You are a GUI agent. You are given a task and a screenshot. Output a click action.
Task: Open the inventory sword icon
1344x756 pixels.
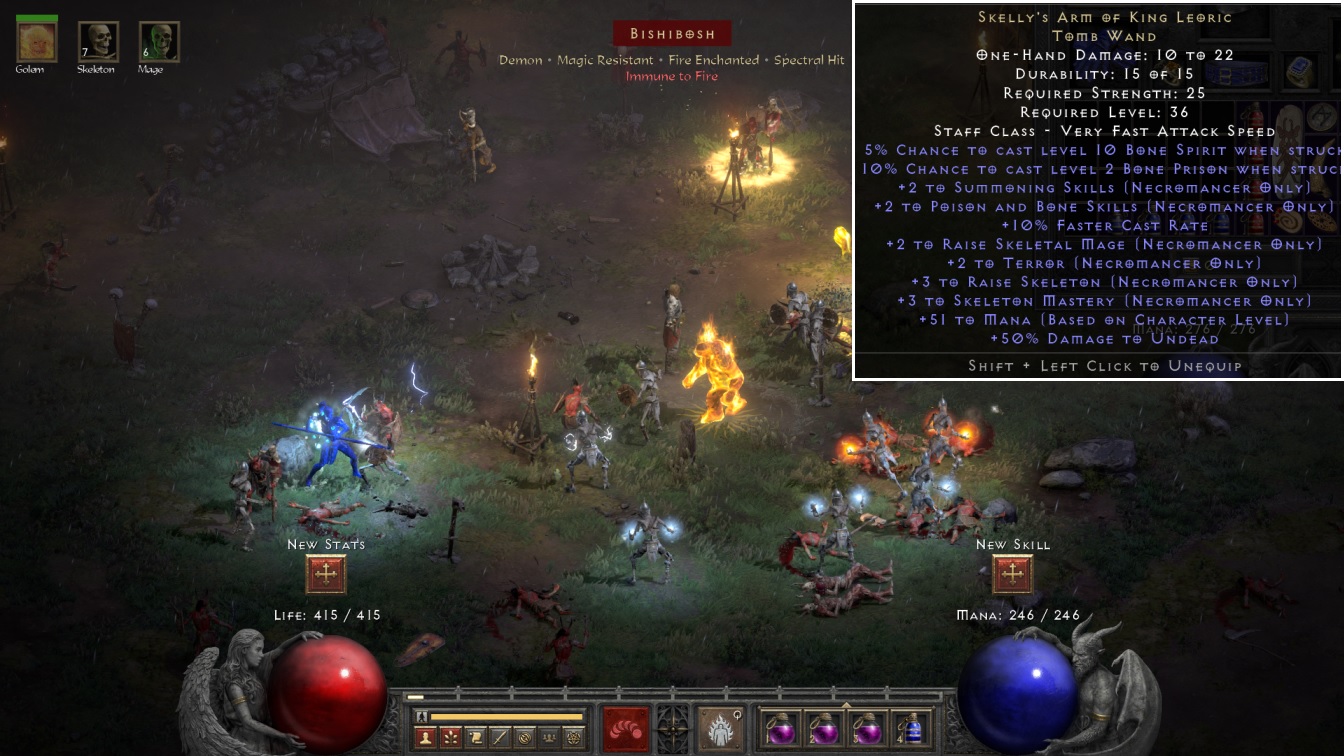pos(500,738)
